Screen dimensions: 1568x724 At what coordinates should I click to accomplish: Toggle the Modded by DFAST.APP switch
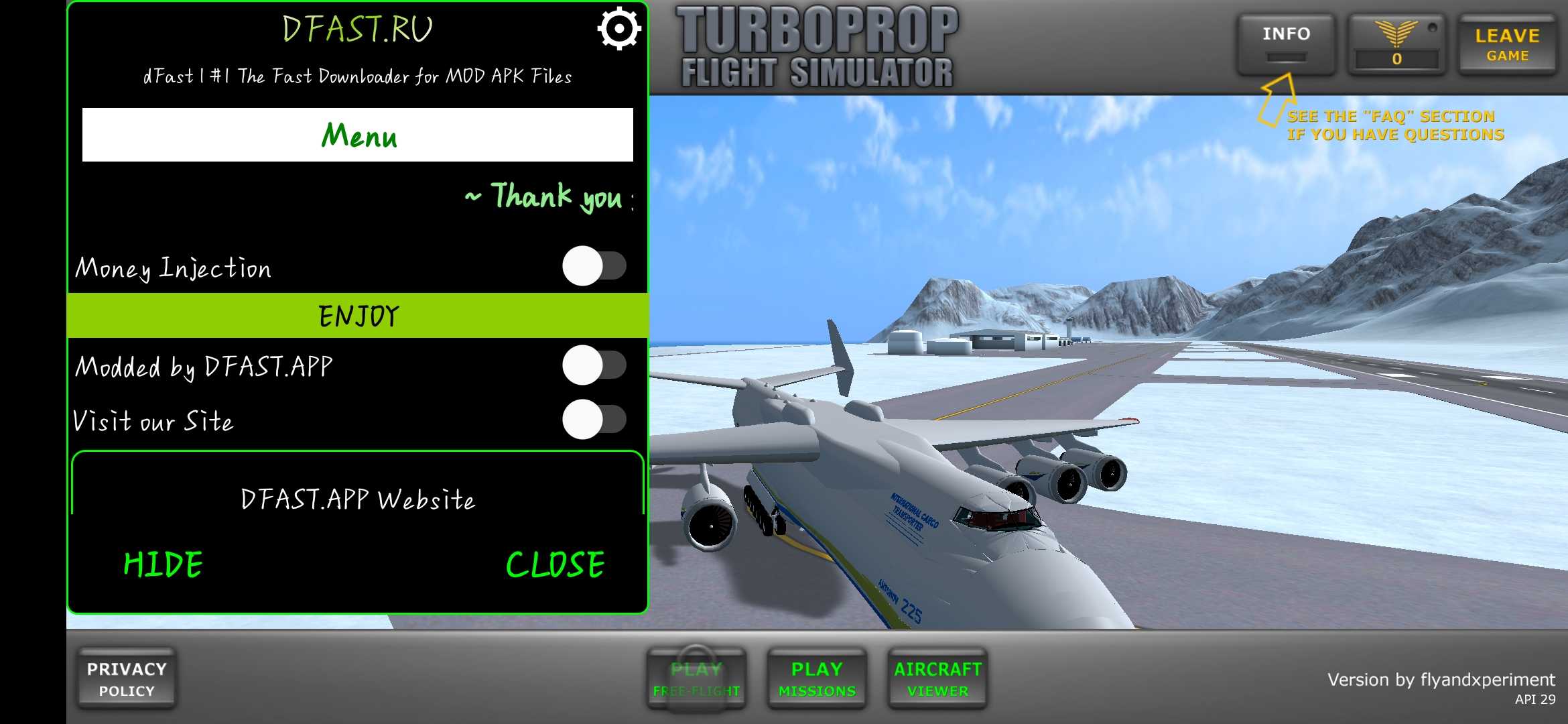594,365
